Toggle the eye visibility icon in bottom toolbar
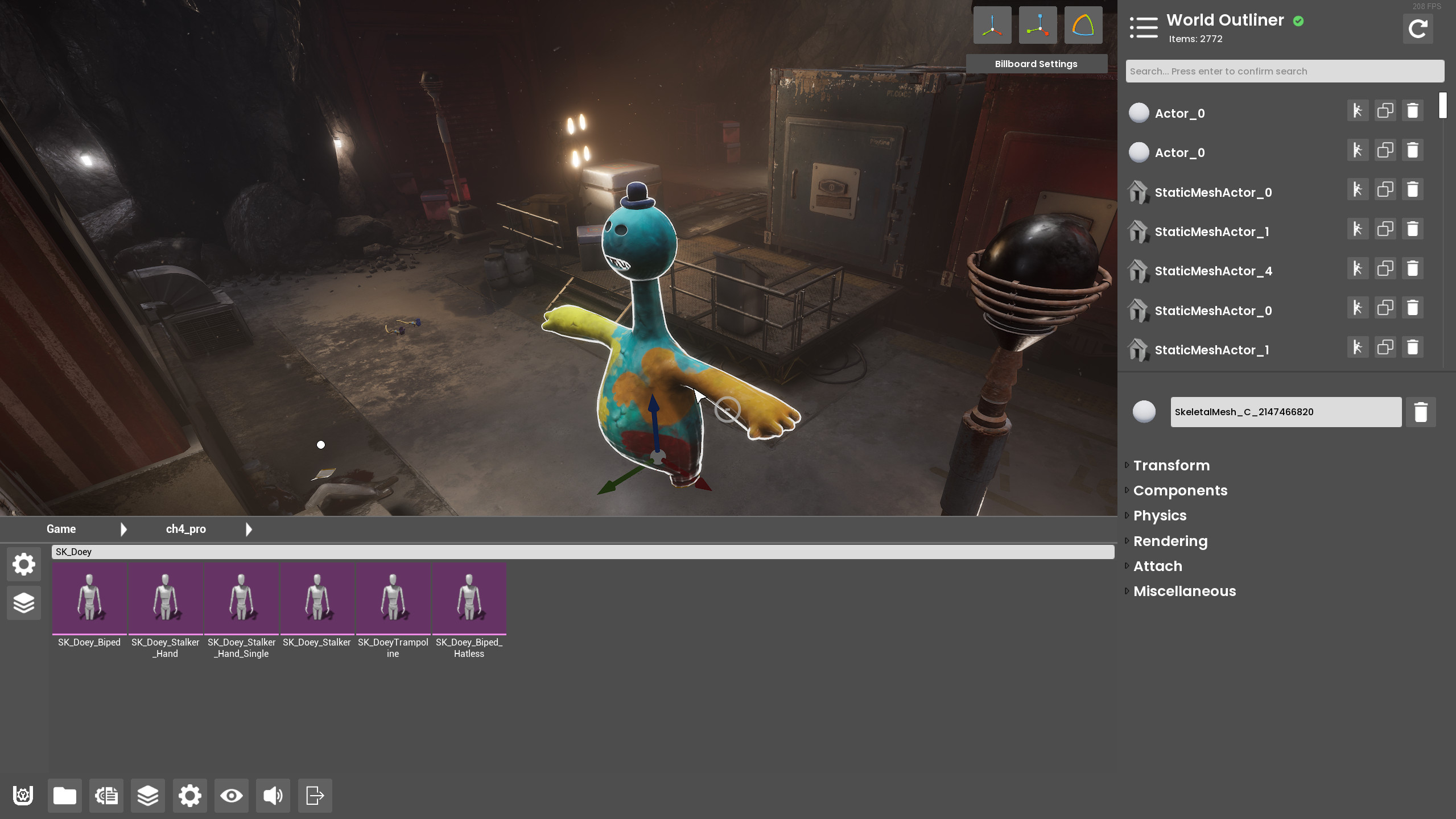 tap(230, 796)
